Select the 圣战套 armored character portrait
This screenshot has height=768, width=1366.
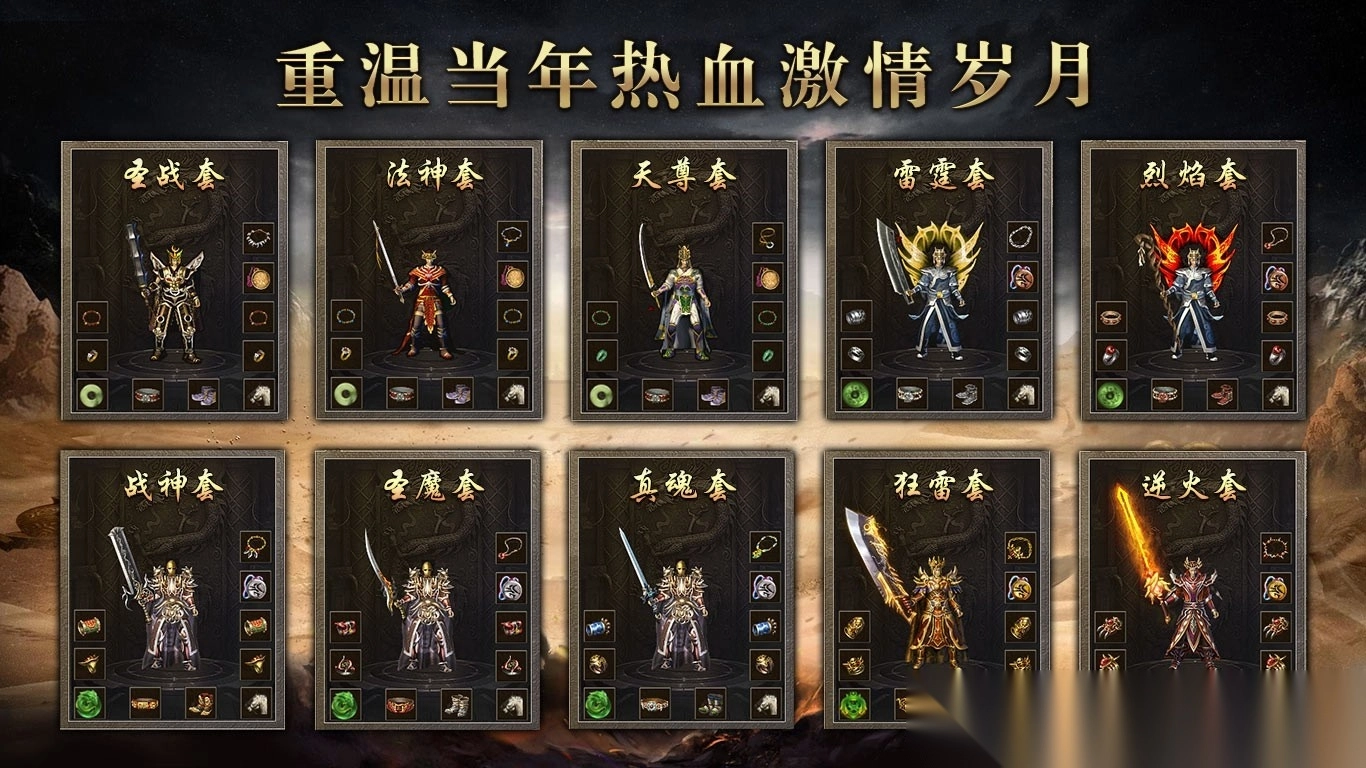pos(173,302)
